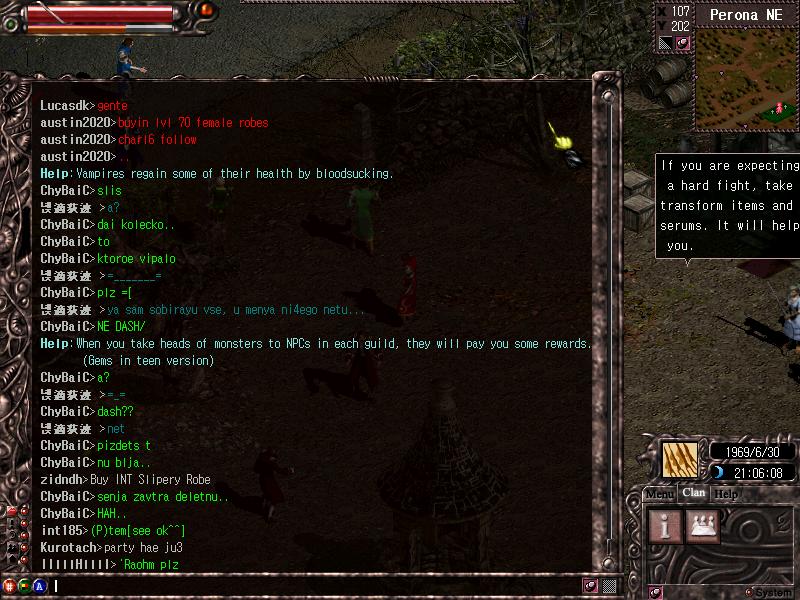Click the claw mark skill icon

[680, 459]
